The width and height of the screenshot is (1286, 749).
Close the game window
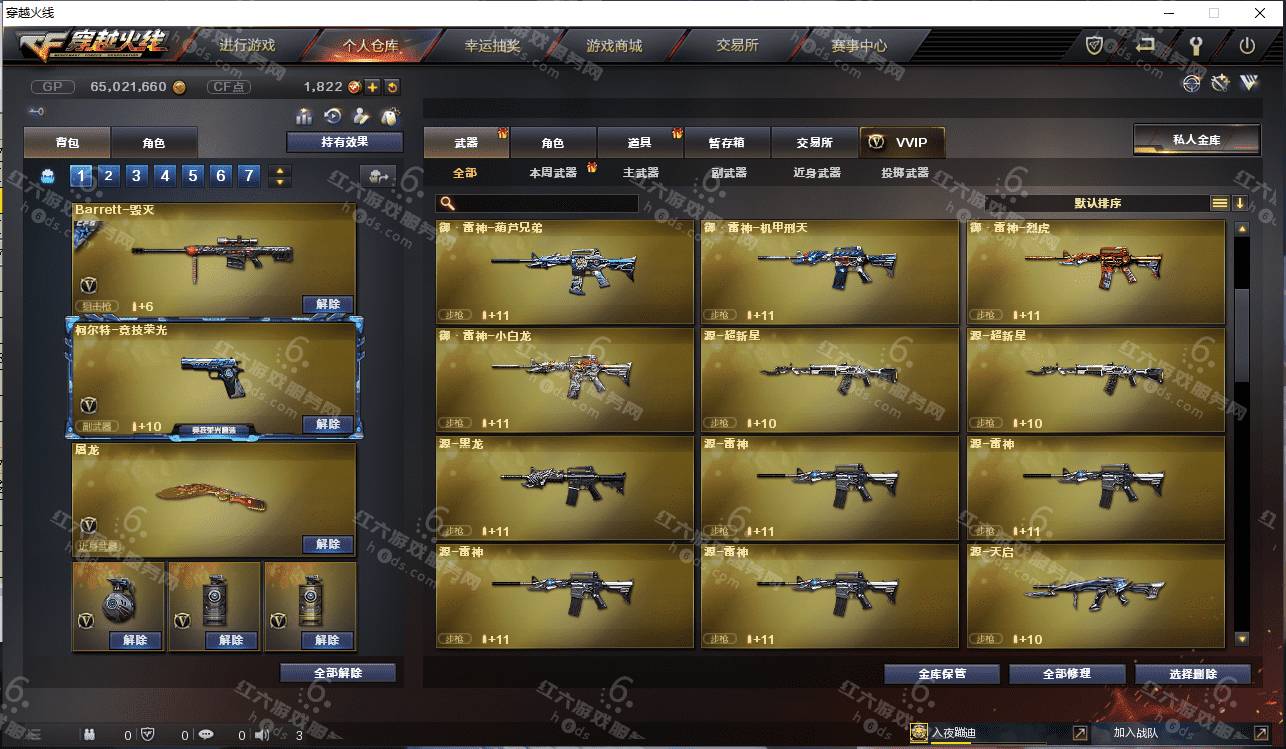coord(1259,13)
